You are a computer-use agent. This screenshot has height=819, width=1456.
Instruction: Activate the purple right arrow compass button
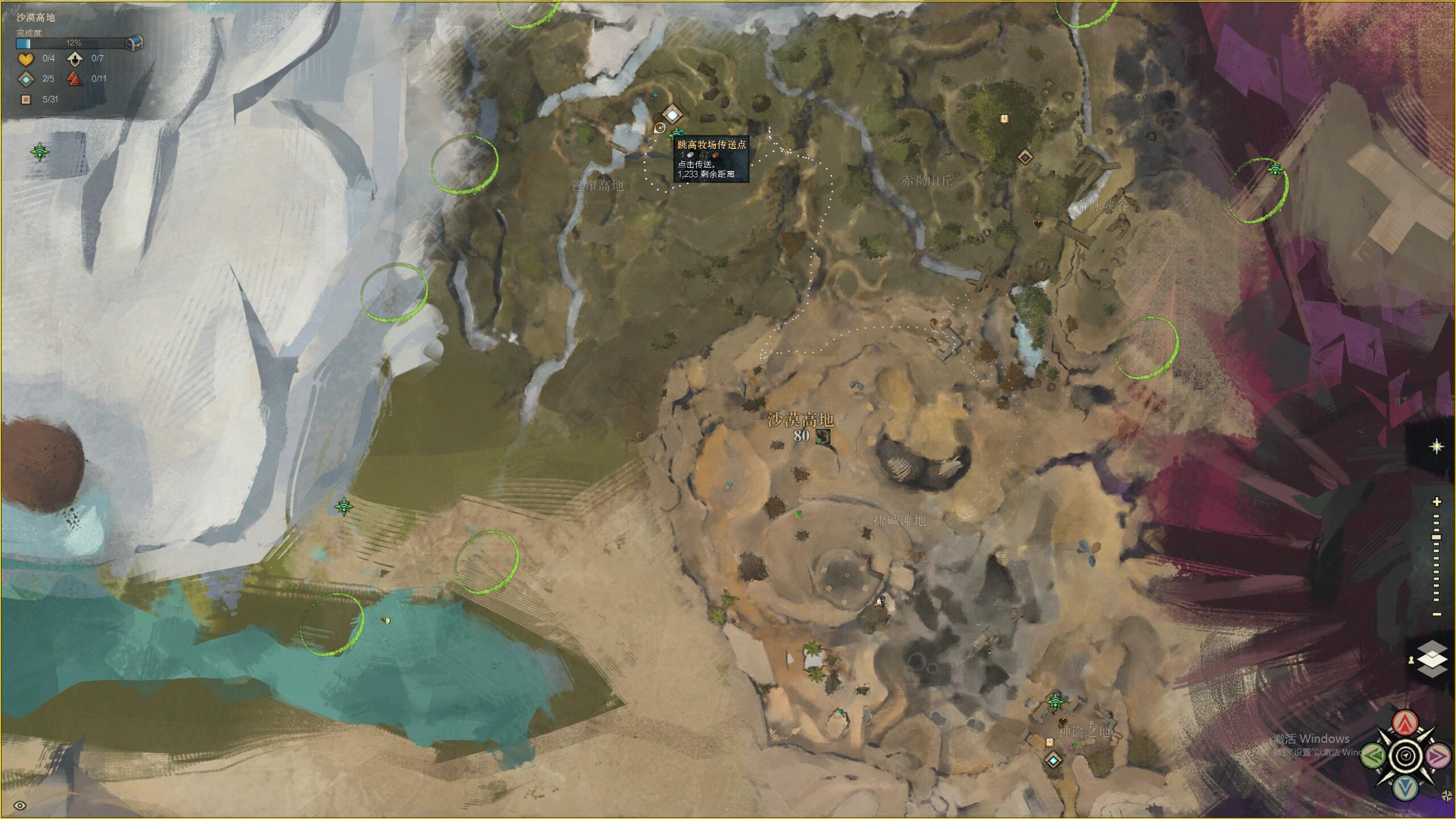click(1438, 755)
